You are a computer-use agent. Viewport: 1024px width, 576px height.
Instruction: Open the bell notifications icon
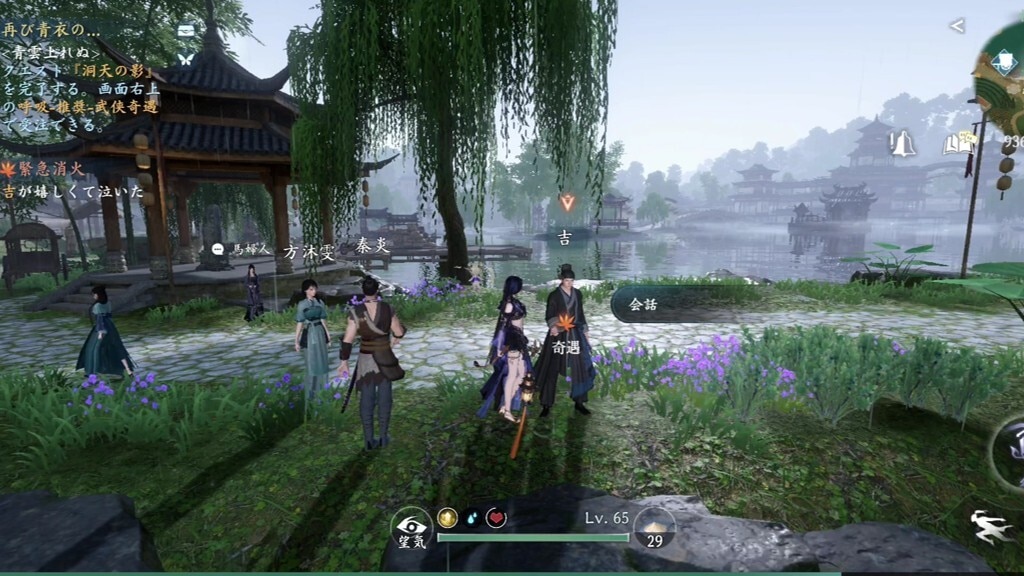pyautogui.click(x=904, y=144)
